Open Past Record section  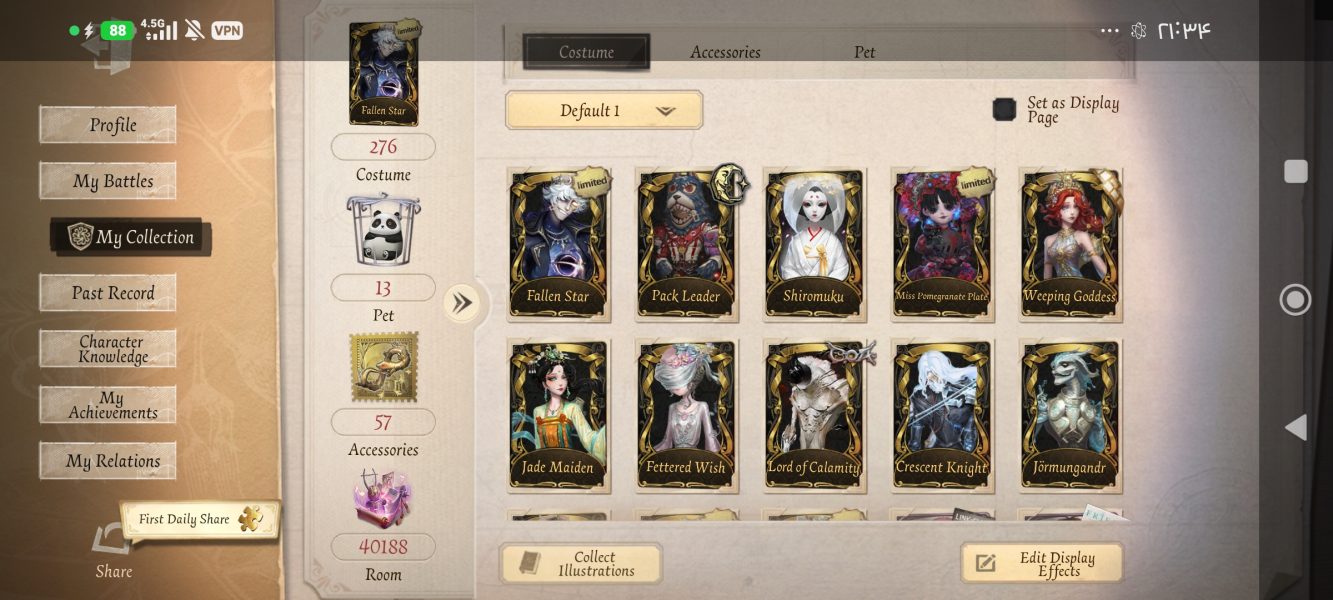tap(108, 293)
